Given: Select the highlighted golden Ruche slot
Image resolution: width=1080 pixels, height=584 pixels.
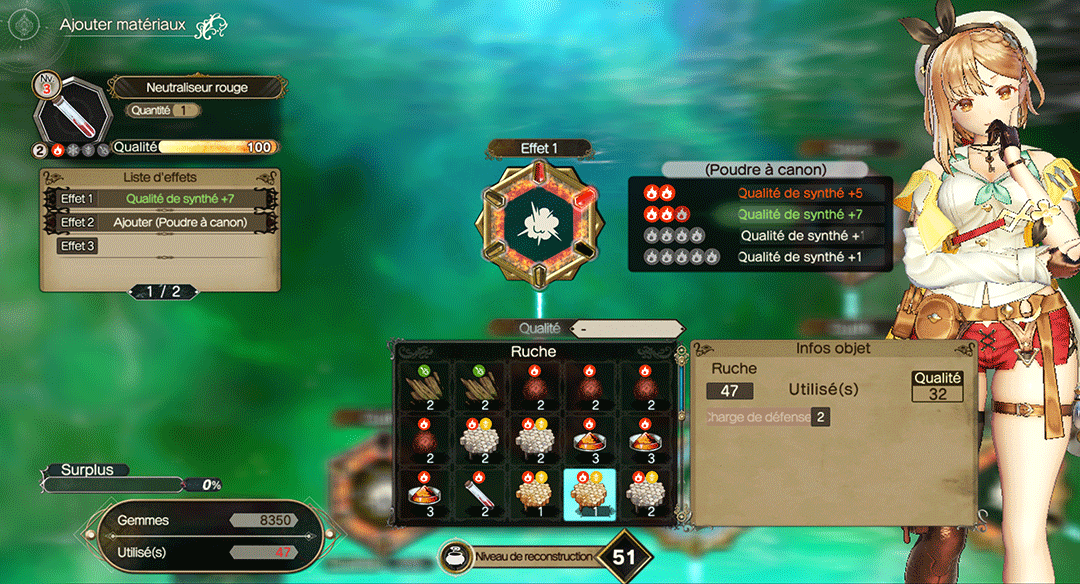Looking at the screenshot, I should [589, 494].
